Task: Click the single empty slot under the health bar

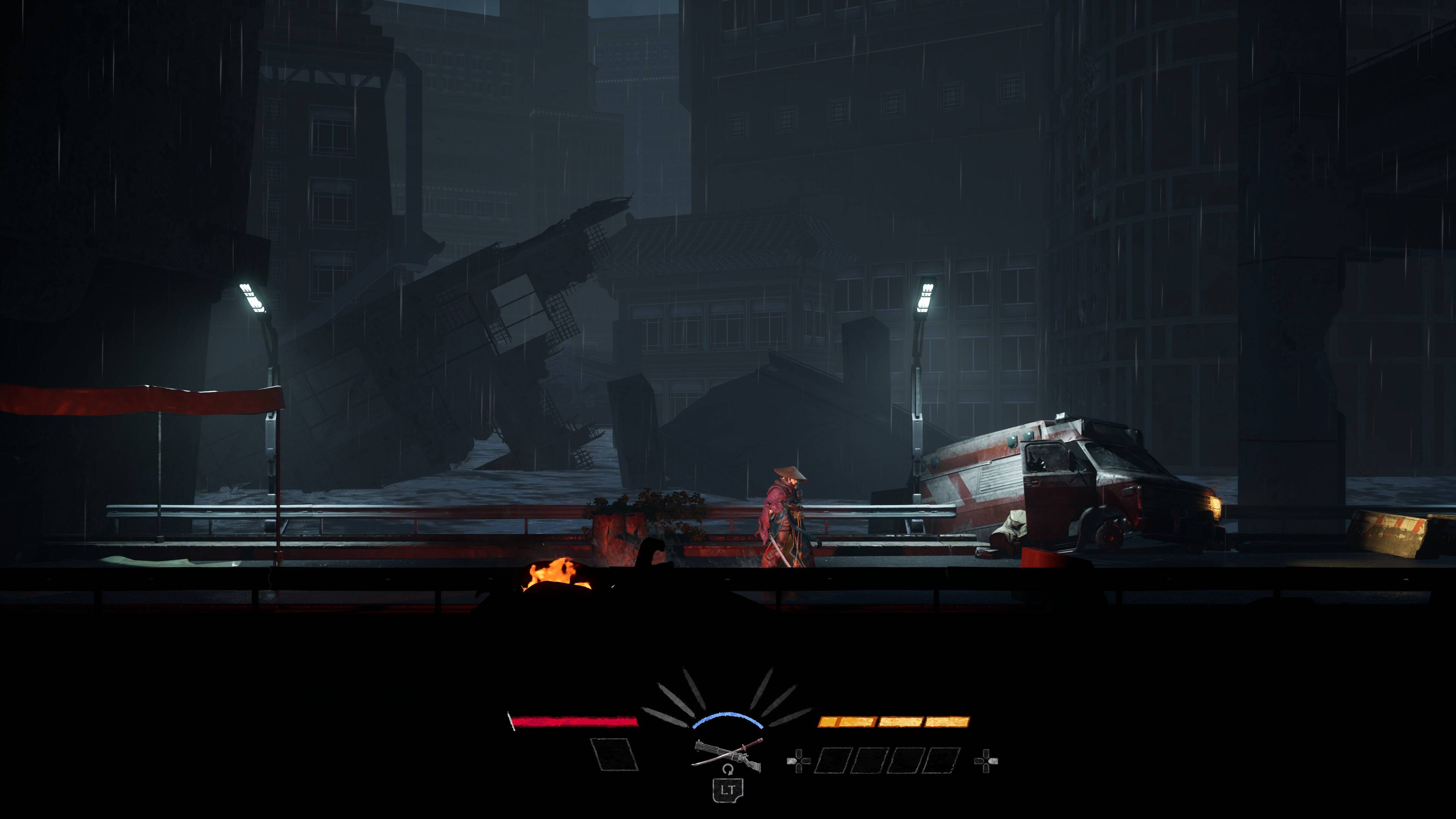Action: coord(614,755)
